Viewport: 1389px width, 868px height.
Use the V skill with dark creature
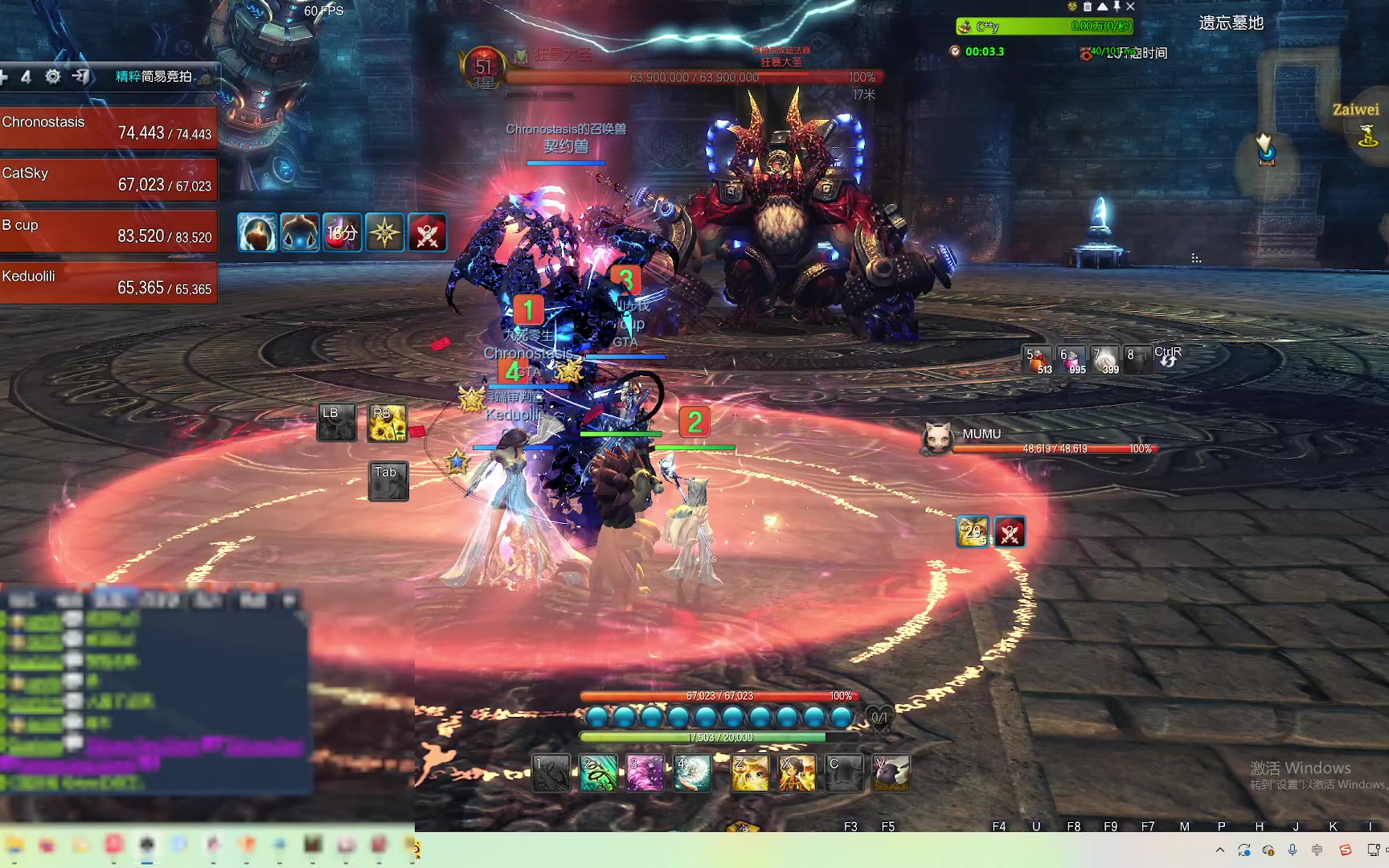891,773
